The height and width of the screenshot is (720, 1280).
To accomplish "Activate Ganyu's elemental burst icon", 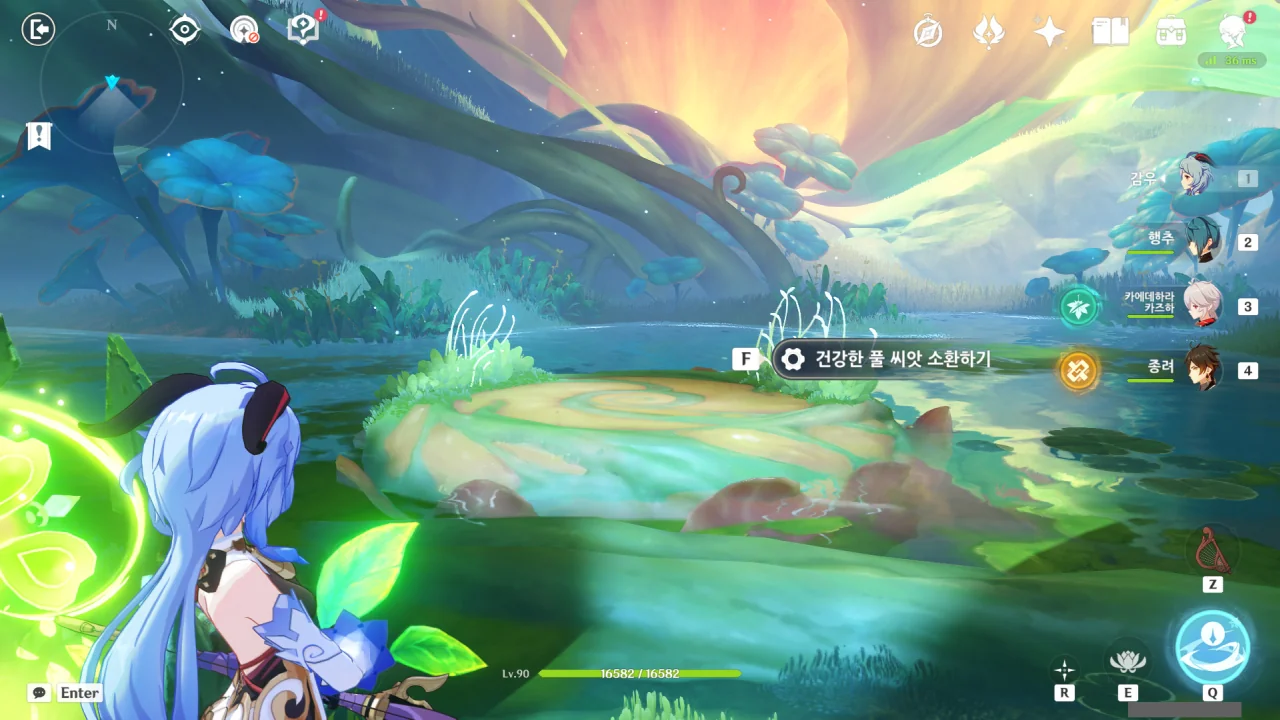I will pyautogui.click(x=1212, y=646).
